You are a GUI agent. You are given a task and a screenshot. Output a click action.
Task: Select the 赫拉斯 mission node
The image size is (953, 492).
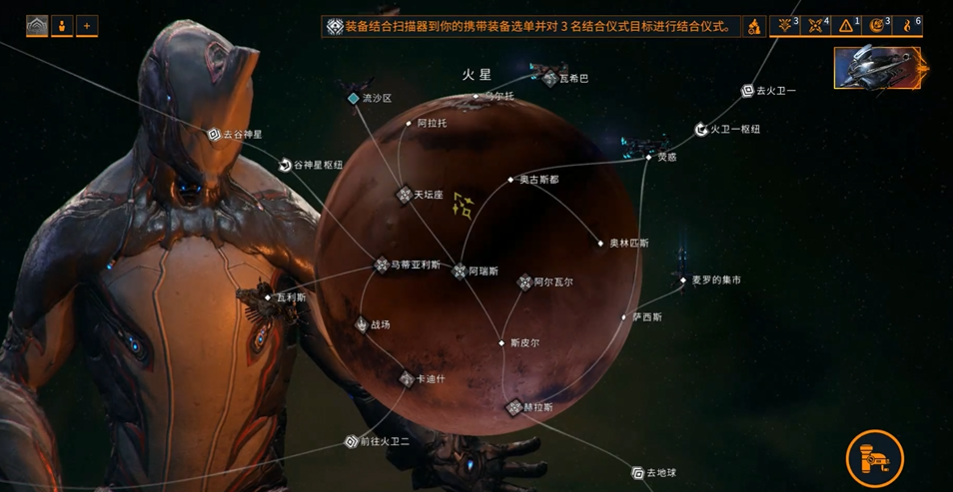(514, 408)
